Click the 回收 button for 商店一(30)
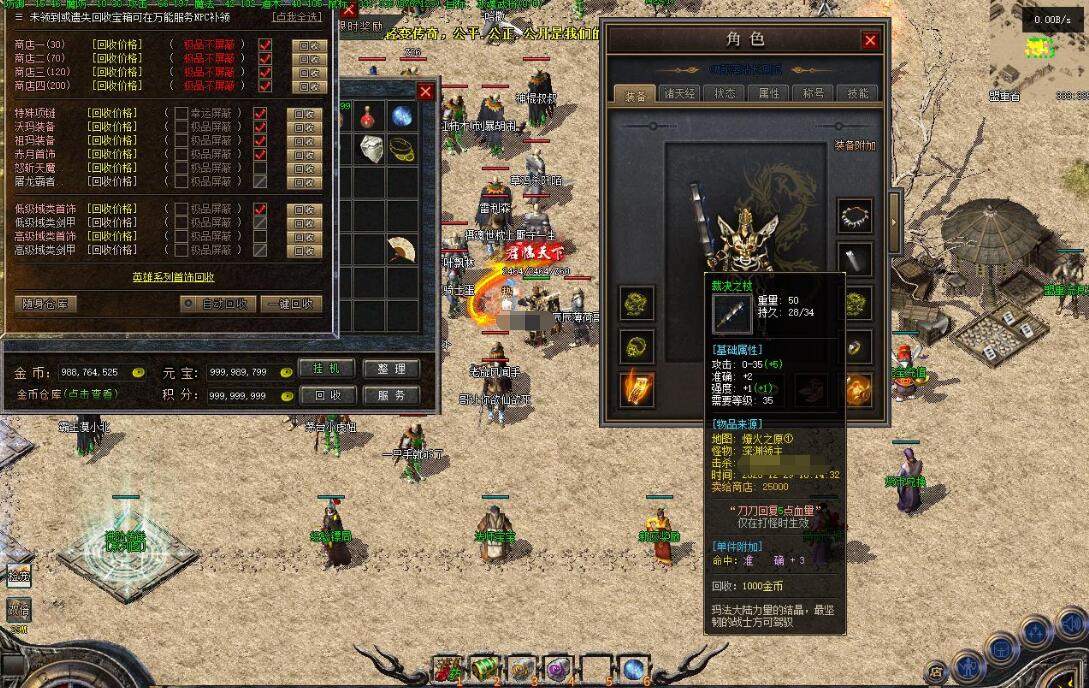This screenshot has width=1089, height=688. coord(309,45)
